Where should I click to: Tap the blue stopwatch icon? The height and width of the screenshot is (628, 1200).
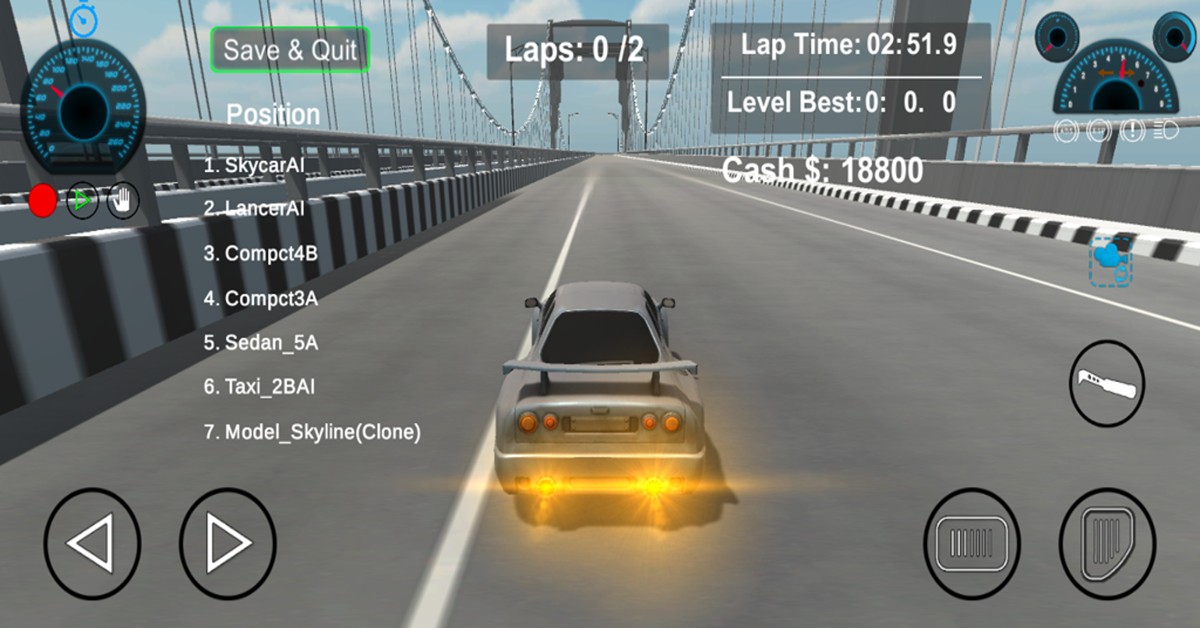point(83,18)
